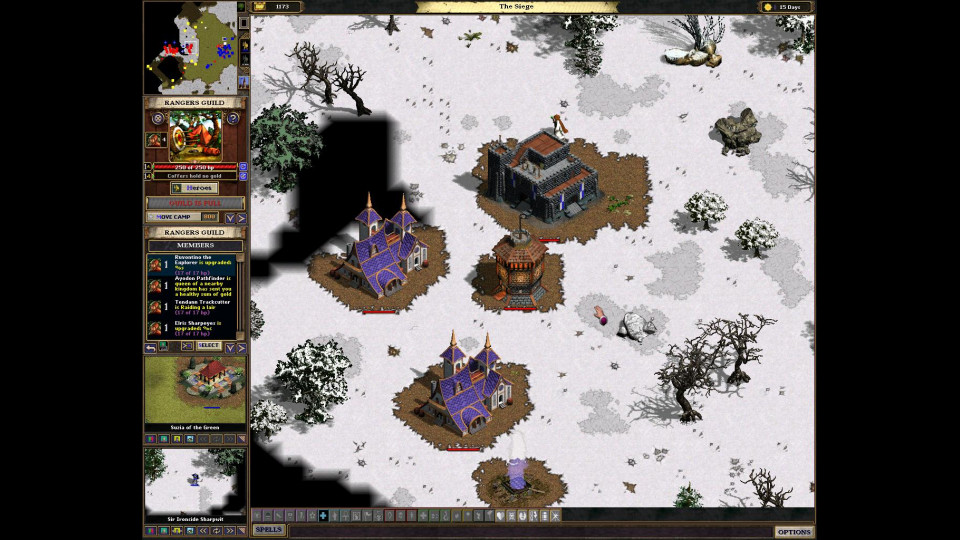Open the Spells panel
The width and height of the screenshot is (960, 540).
[x=268, y=530]
